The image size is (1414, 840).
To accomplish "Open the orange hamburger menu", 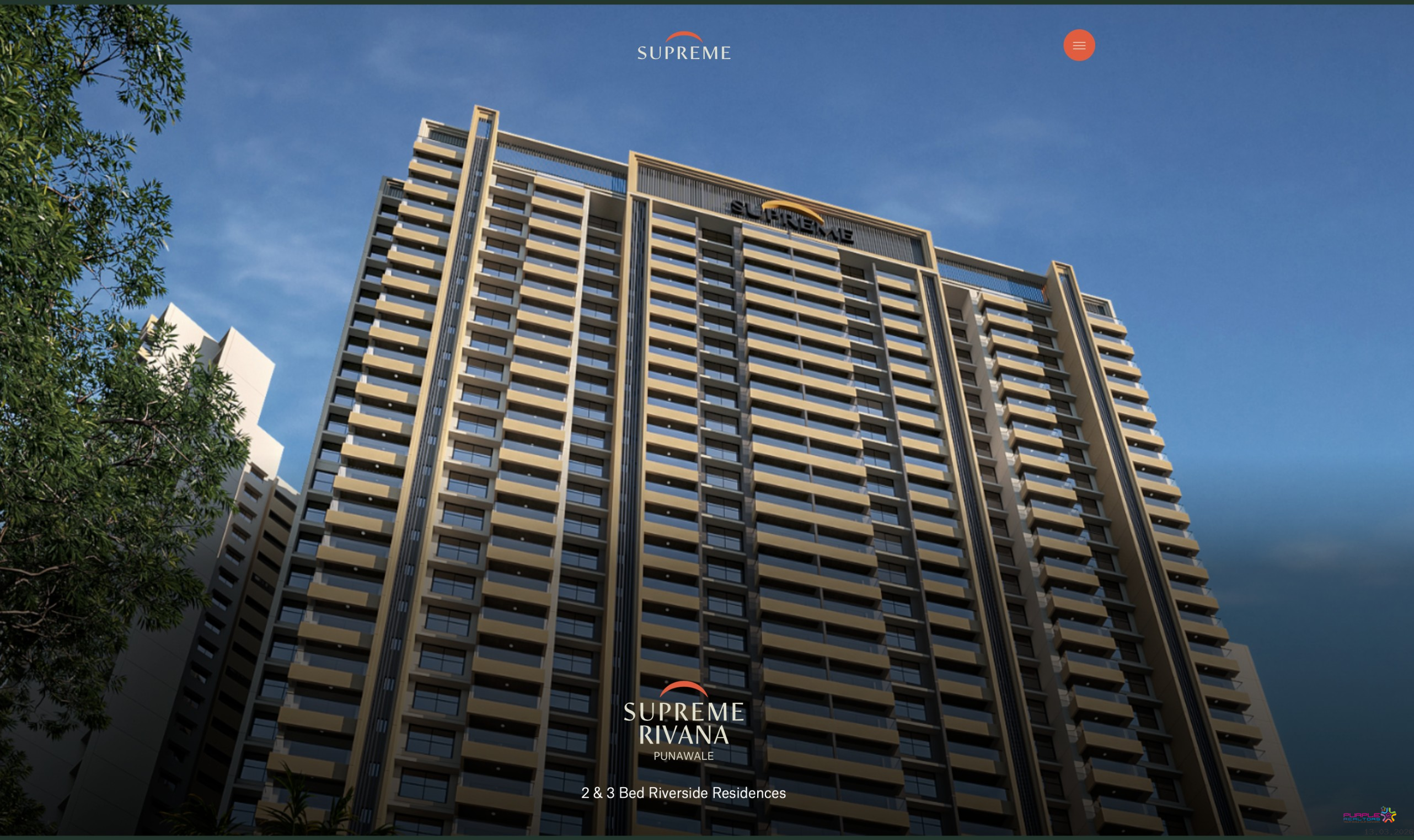I will [1079, 45].
